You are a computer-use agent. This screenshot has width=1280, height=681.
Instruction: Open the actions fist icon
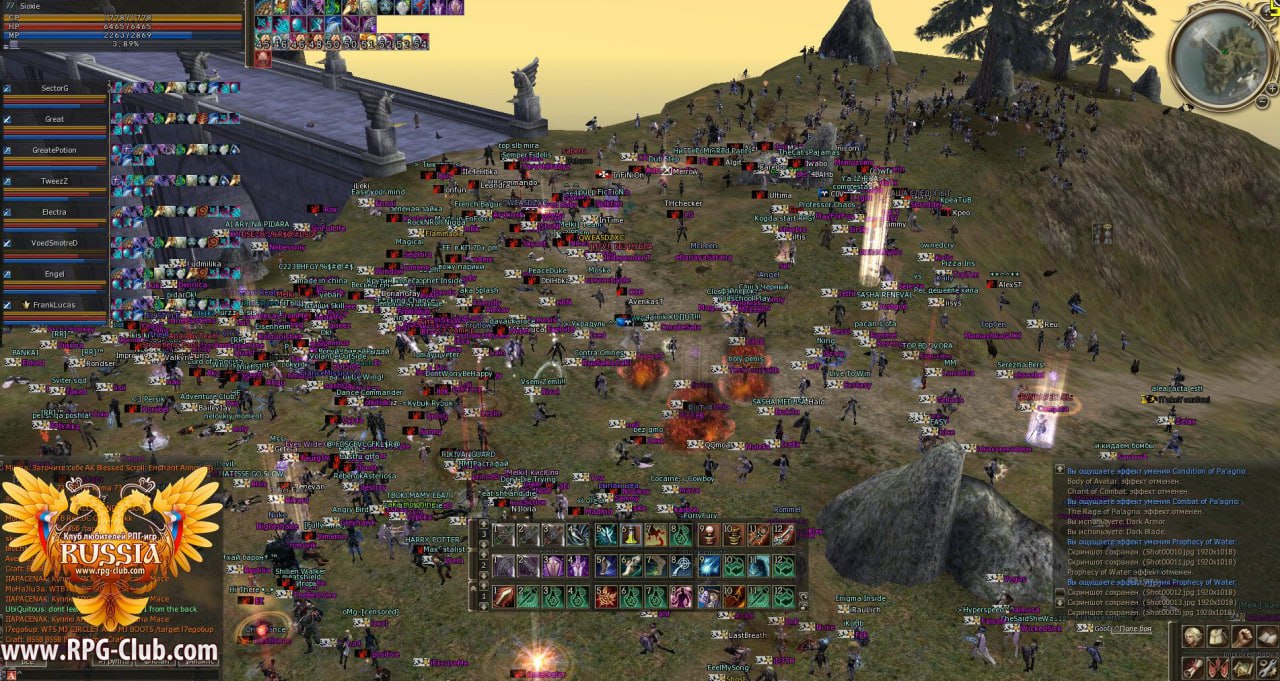1243,637
